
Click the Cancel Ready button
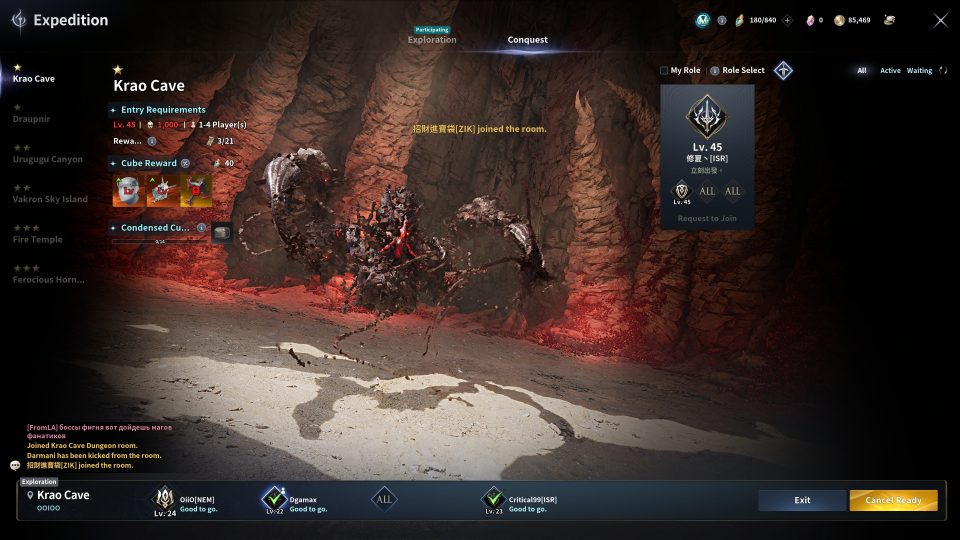point(893,500)
